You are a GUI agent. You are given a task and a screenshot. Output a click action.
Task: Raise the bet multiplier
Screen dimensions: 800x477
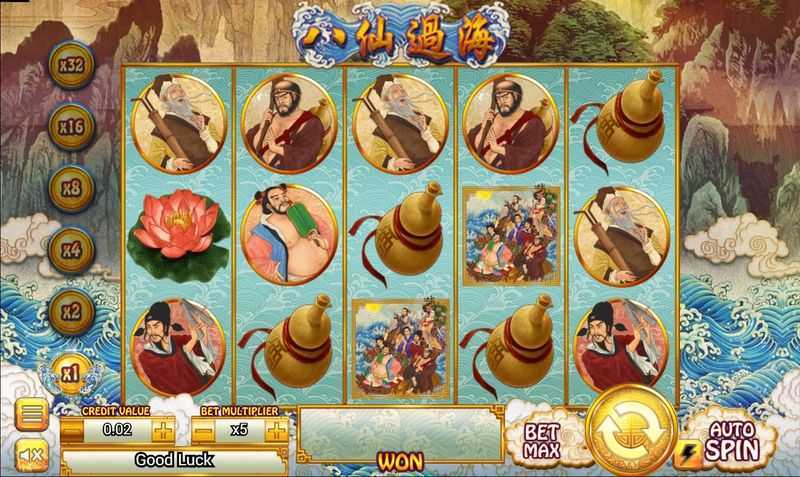click(275, 431)
